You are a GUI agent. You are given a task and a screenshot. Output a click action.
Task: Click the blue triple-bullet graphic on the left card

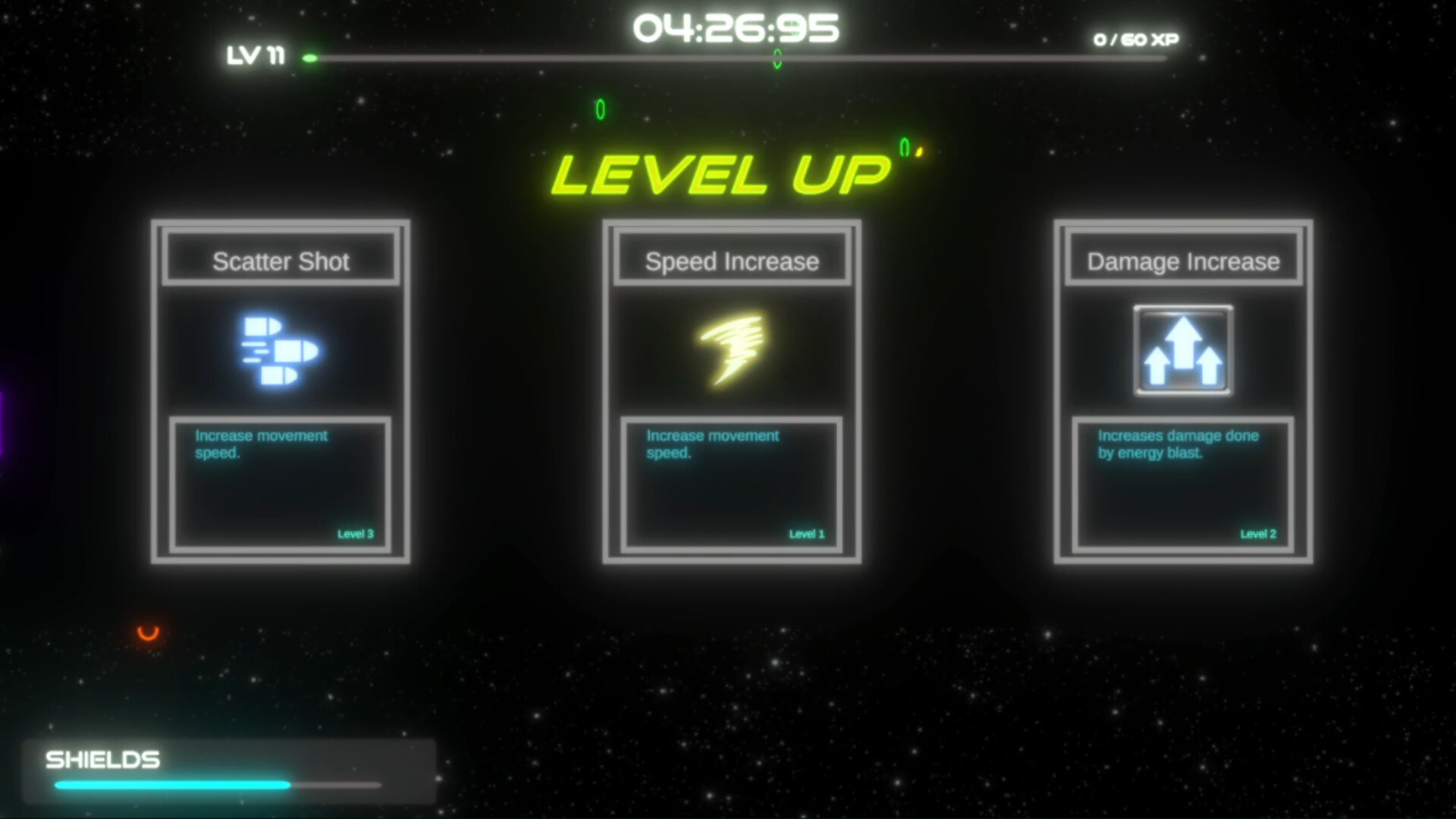(279, 350)
